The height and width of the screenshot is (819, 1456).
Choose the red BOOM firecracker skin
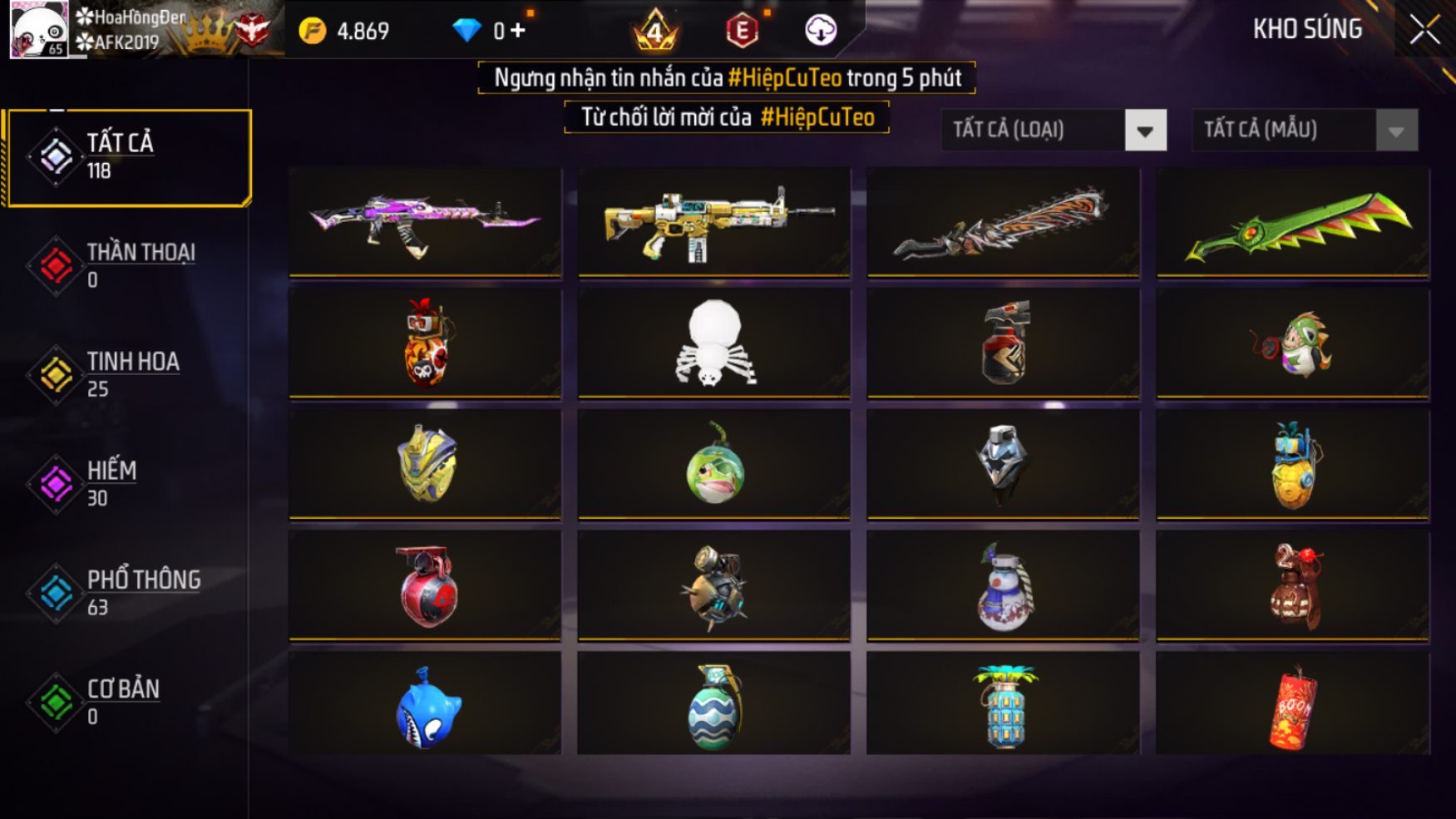click(x=1293, y=705)
